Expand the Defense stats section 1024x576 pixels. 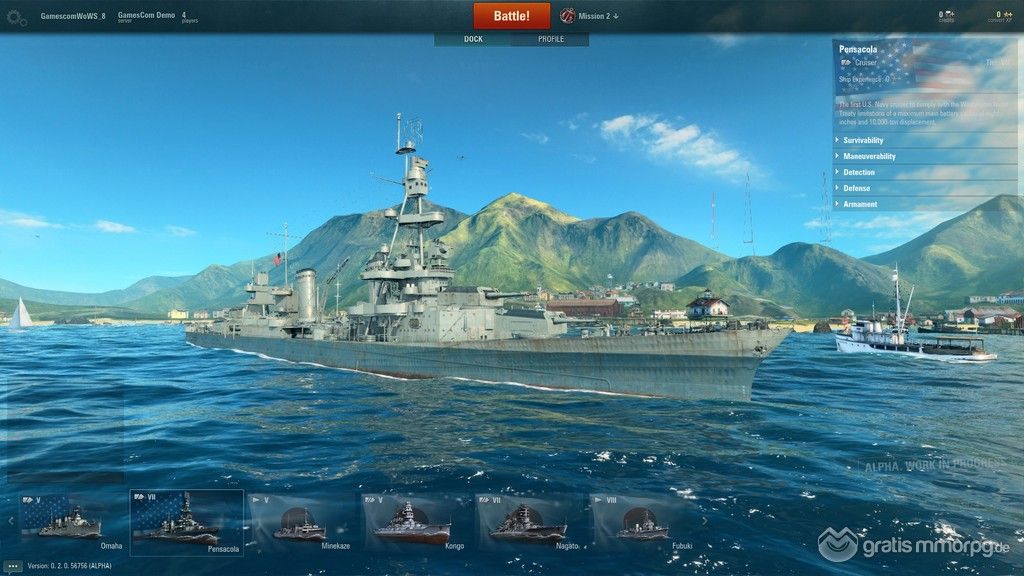(856, 188)
